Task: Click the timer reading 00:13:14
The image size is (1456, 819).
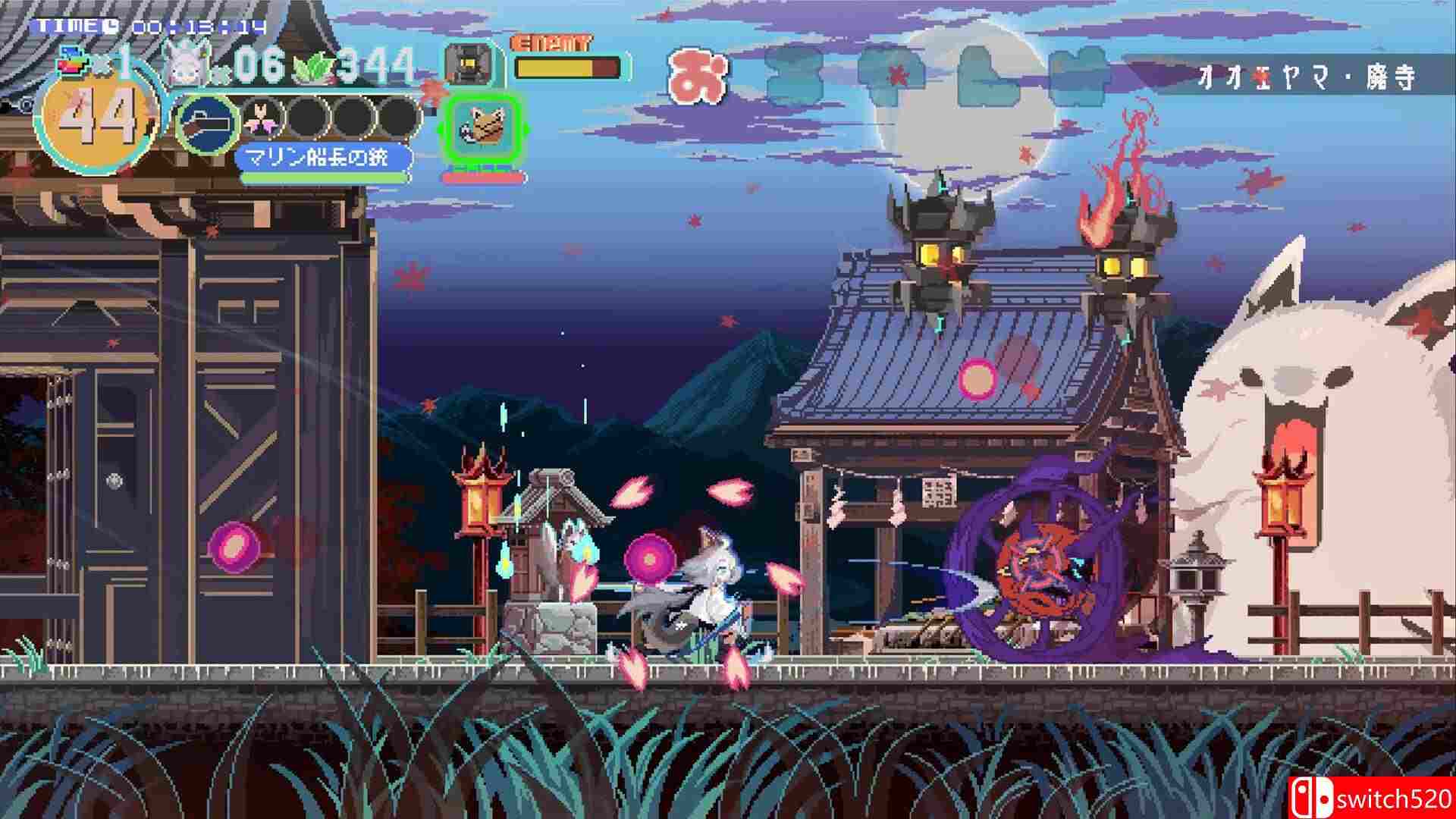Action: pyautogui.click(x=197, y=27)
